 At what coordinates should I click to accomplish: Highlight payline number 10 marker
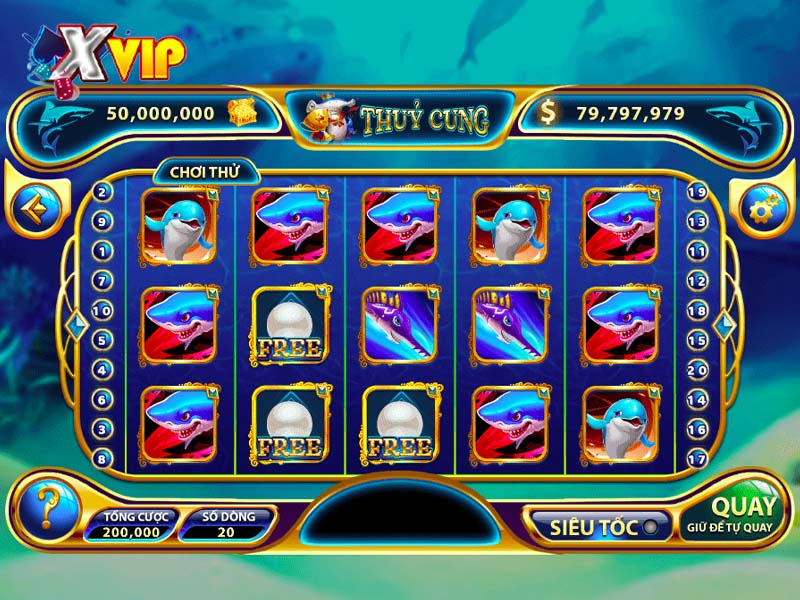102,311
